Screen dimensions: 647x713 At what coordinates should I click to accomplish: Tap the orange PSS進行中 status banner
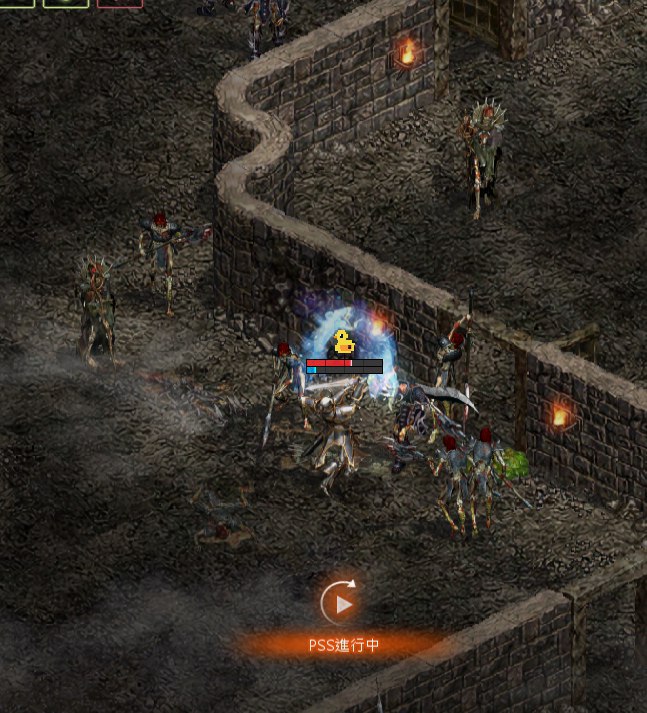pyautogui.click(x=343, y=645)
